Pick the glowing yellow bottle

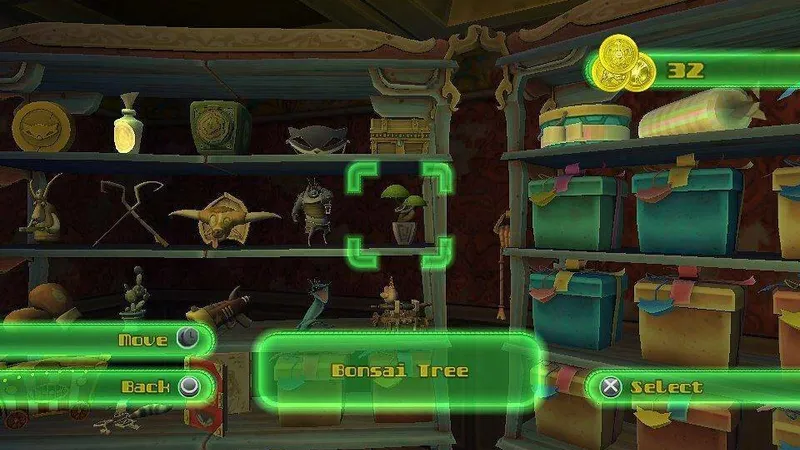[x=125, y=126]
